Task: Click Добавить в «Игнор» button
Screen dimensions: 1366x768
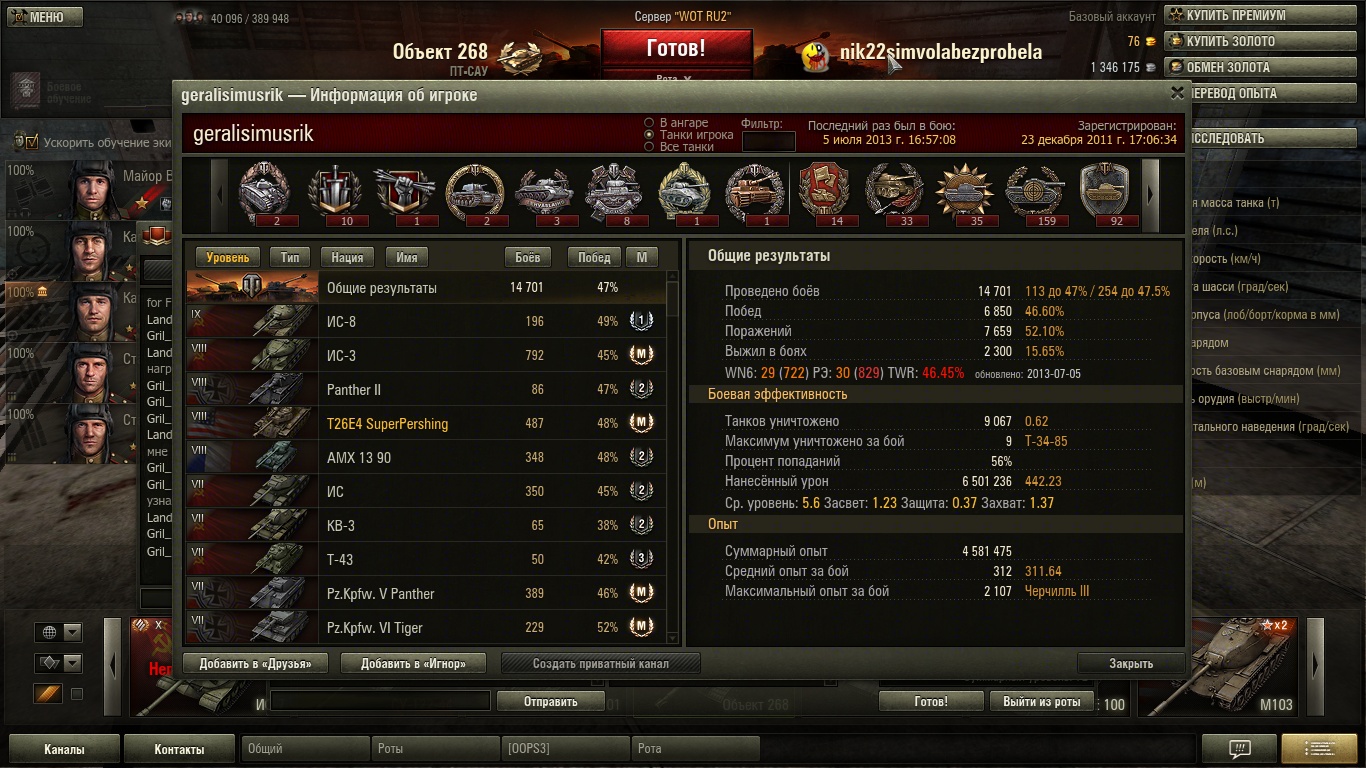Action: tap(413, 663)
